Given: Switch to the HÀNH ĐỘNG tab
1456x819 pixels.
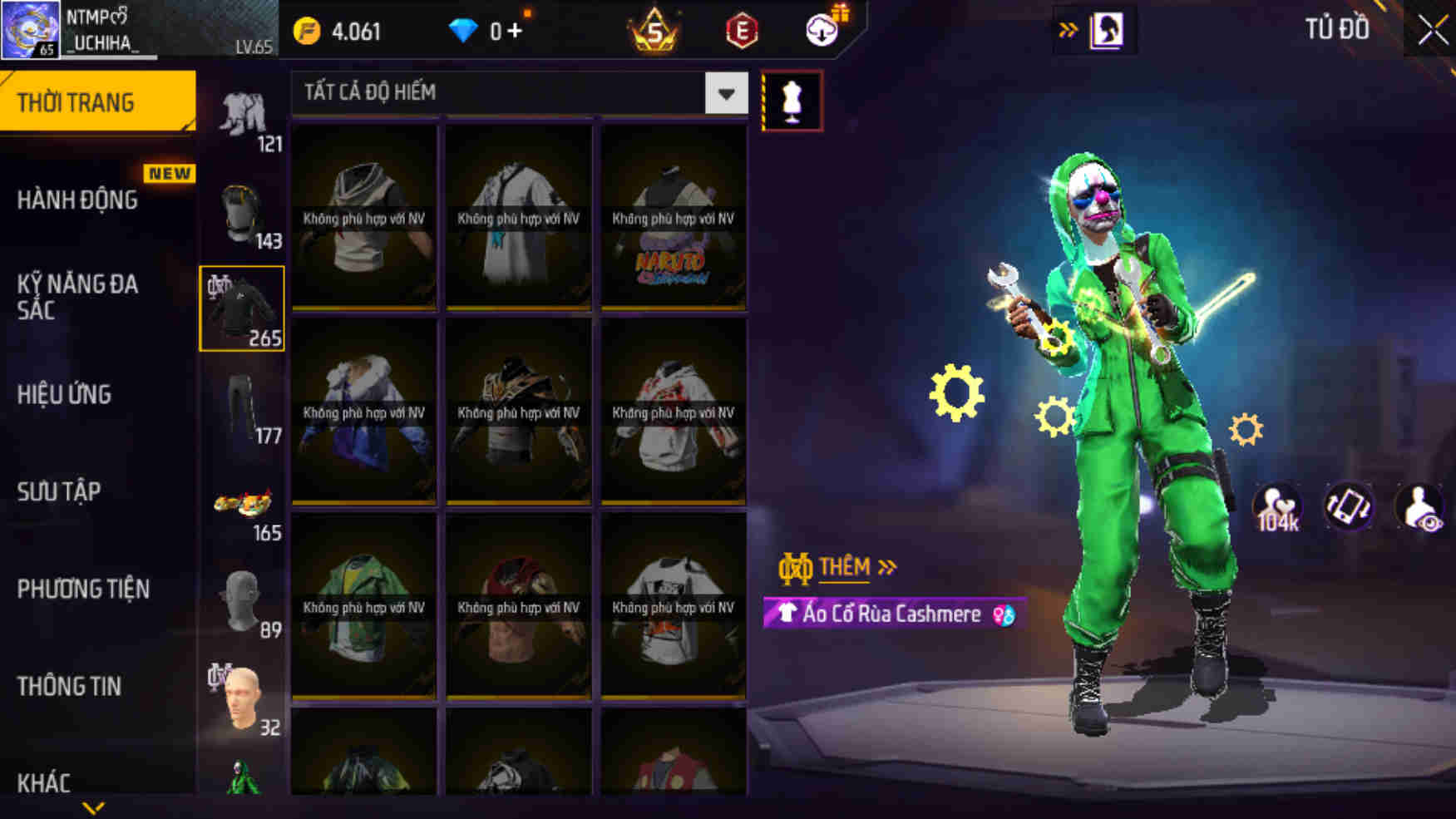Looking at the screenshot, I should 80,200.
